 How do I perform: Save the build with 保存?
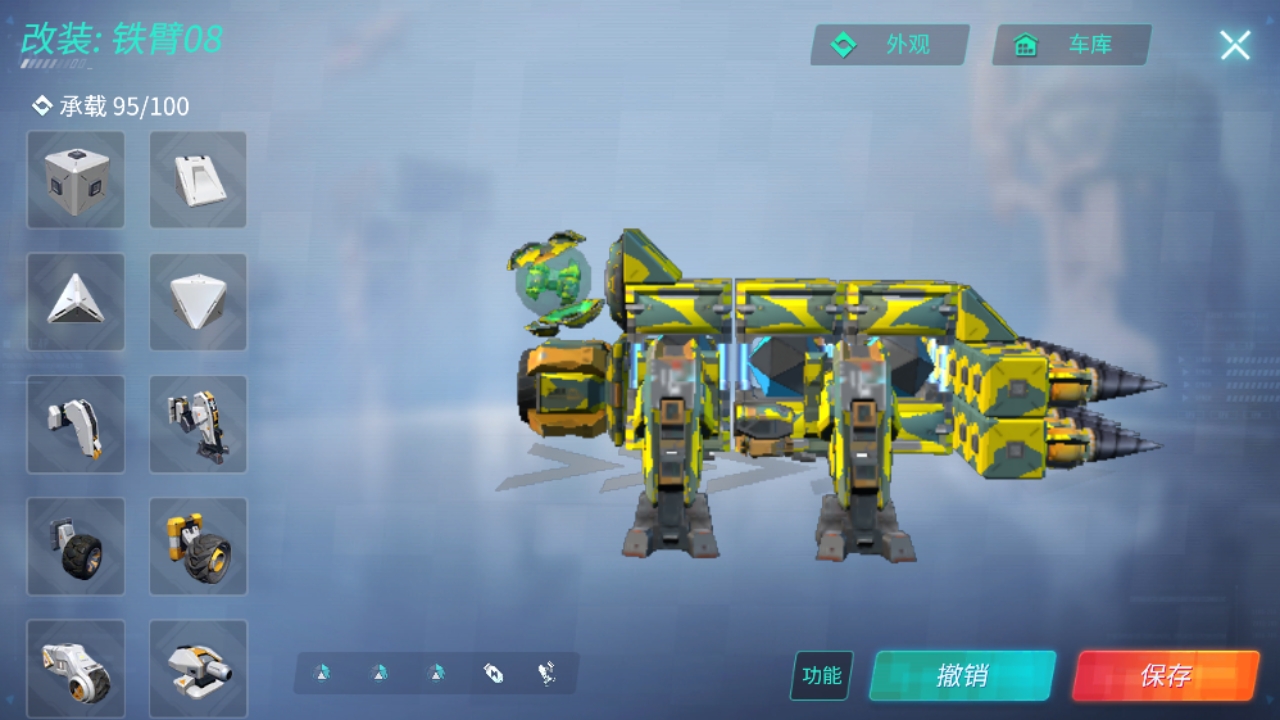tap(1165, 675)
